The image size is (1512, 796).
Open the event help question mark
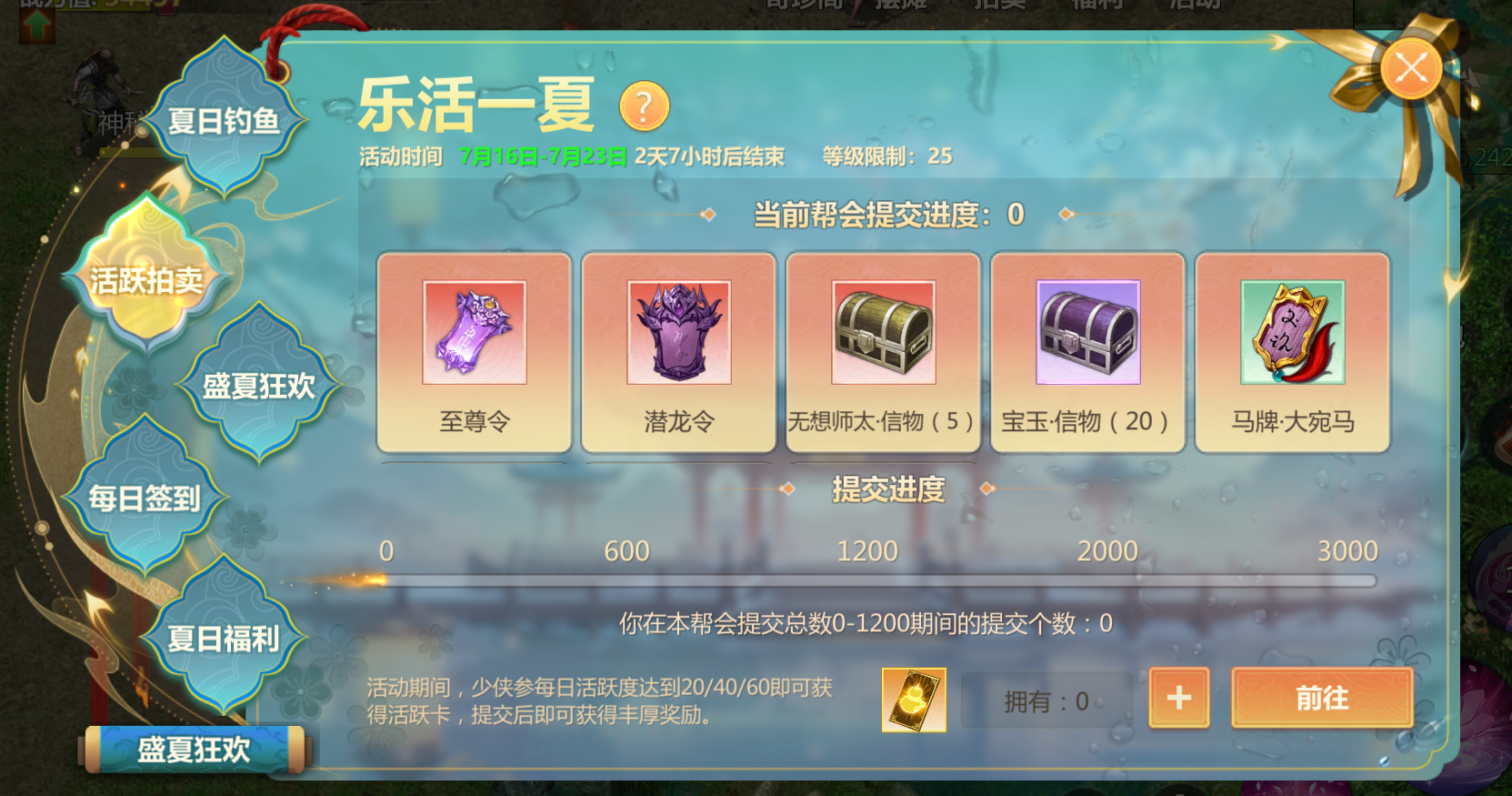(x=644, y=106)
